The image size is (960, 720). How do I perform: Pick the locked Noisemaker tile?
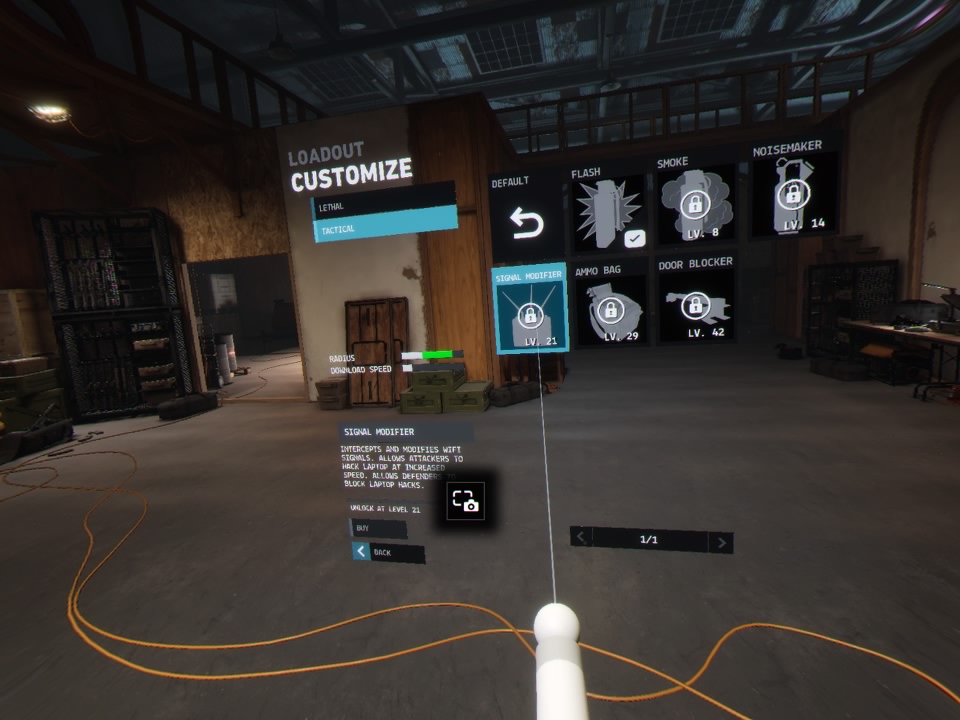pyautogui.click(x=792, y=196)
